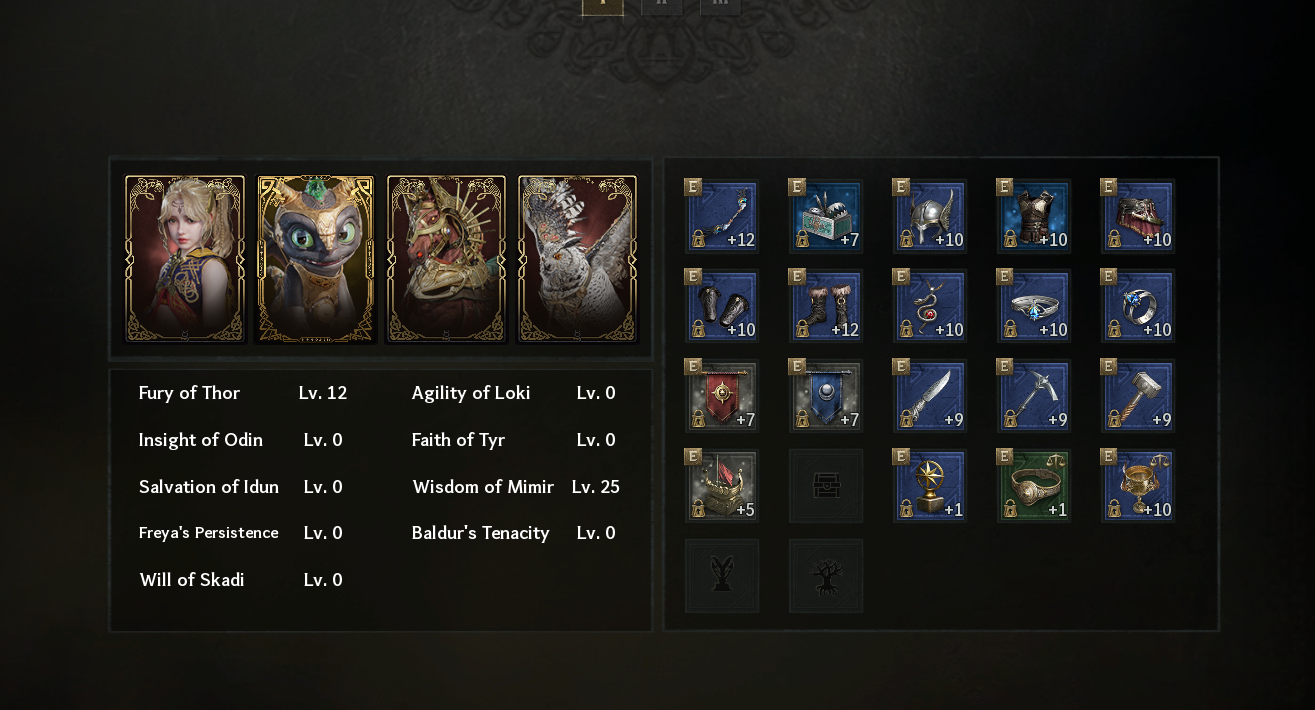Click the empty tree-shaped equipment slot
The width and height of the screenshot is (1315, 710).
pos(826,576)
